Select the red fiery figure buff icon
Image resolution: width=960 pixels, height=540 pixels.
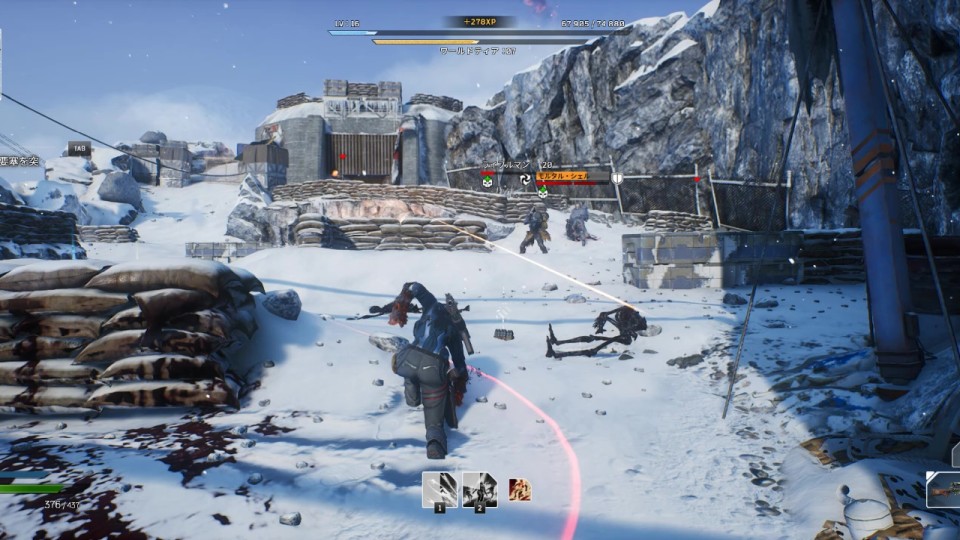pyautogui.click(x=519, y=490)
